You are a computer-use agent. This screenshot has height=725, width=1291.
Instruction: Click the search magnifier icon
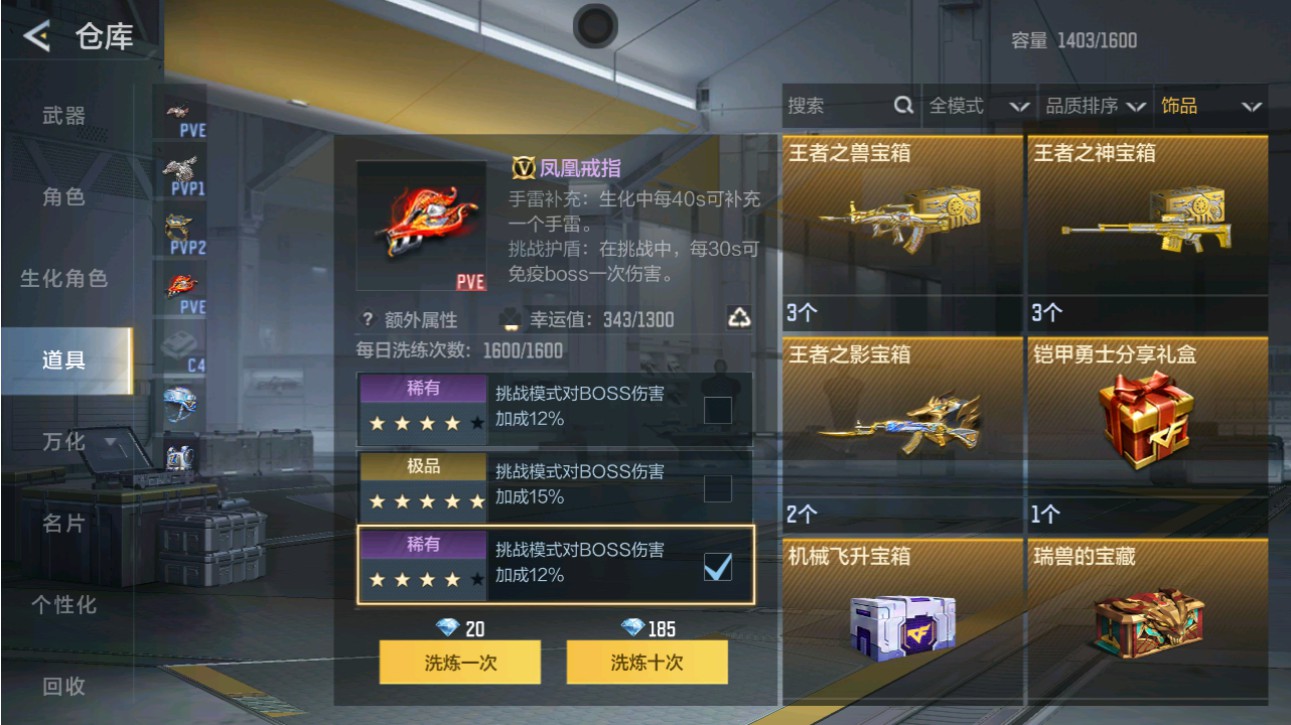pos(902,104)
